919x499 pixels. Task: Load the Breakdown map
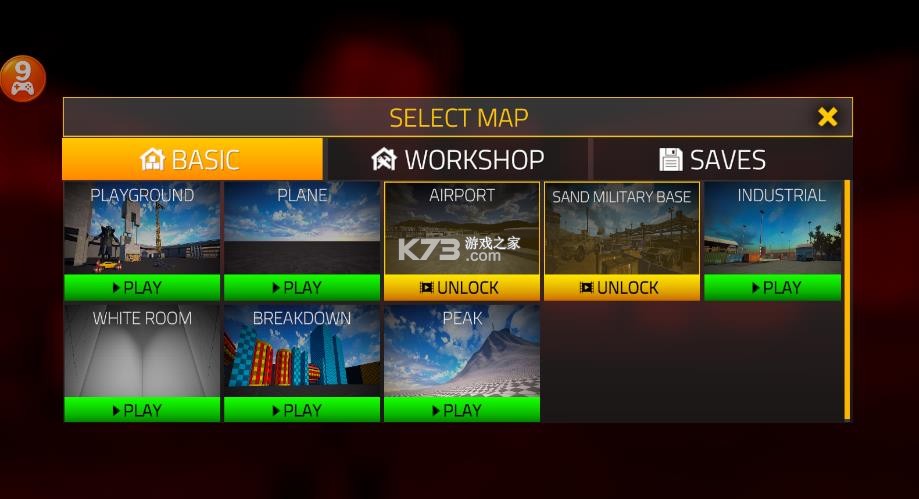click(302, 410)
